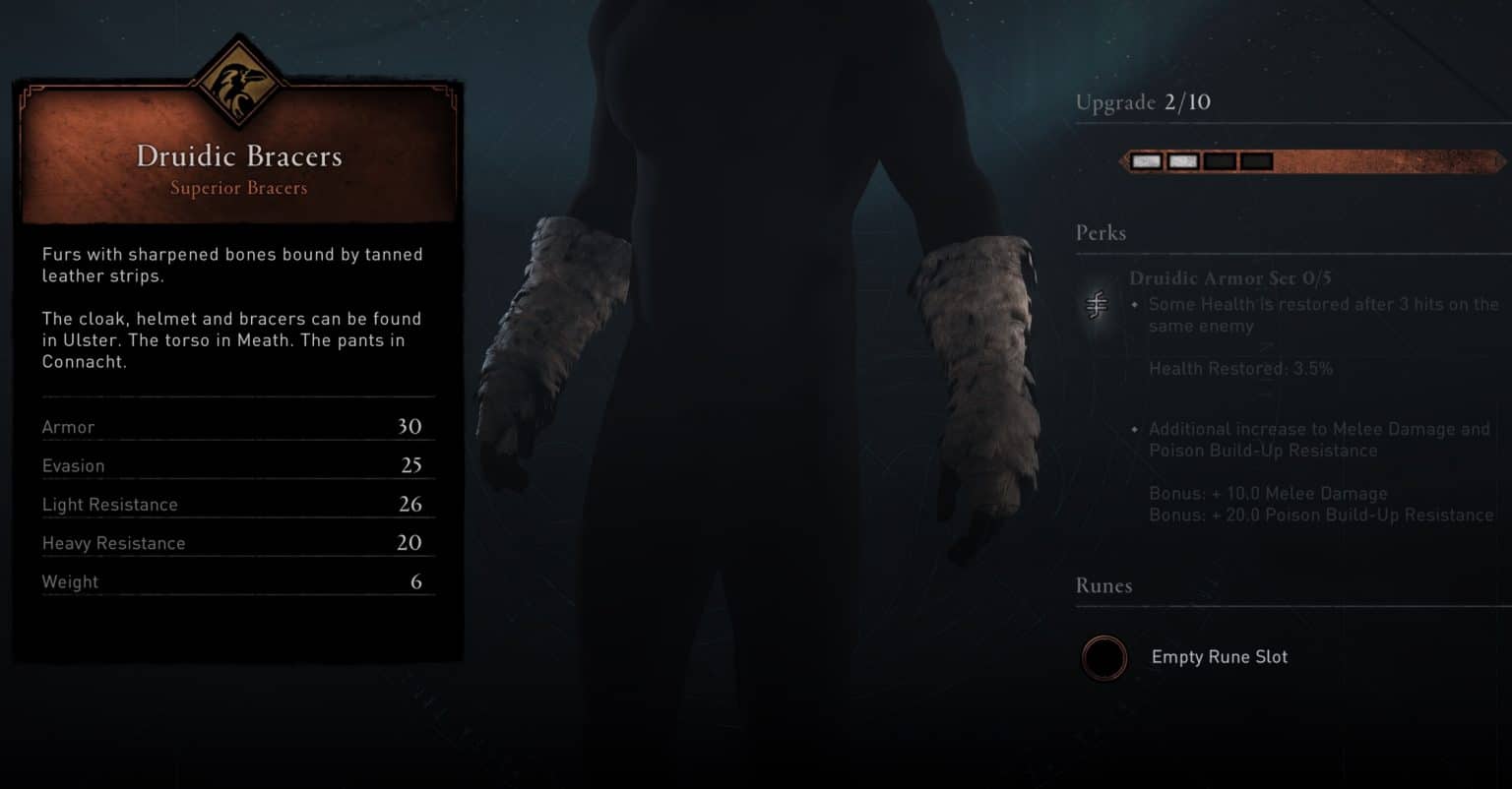The height and width of the screenshot is (789, 1512).
Task: Click the Empty Rune Slot circle icon
Action: pyautogui.click(x=1103, y=657)
